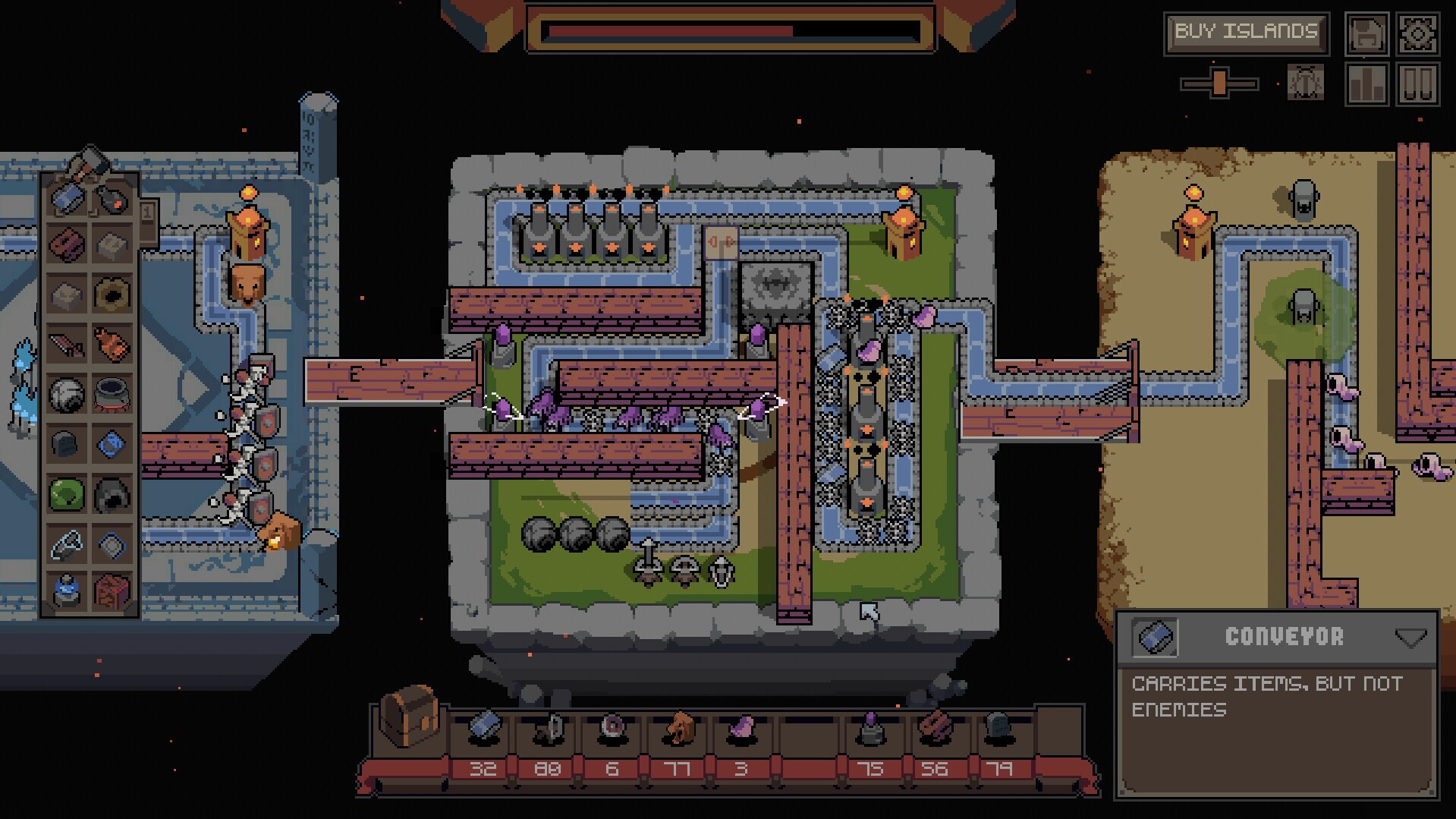Click the bug report icon near the top right
Image resolution: width=1456 pixels, height=819 pixels.
pyautogui.click(x=1305, y=83)
